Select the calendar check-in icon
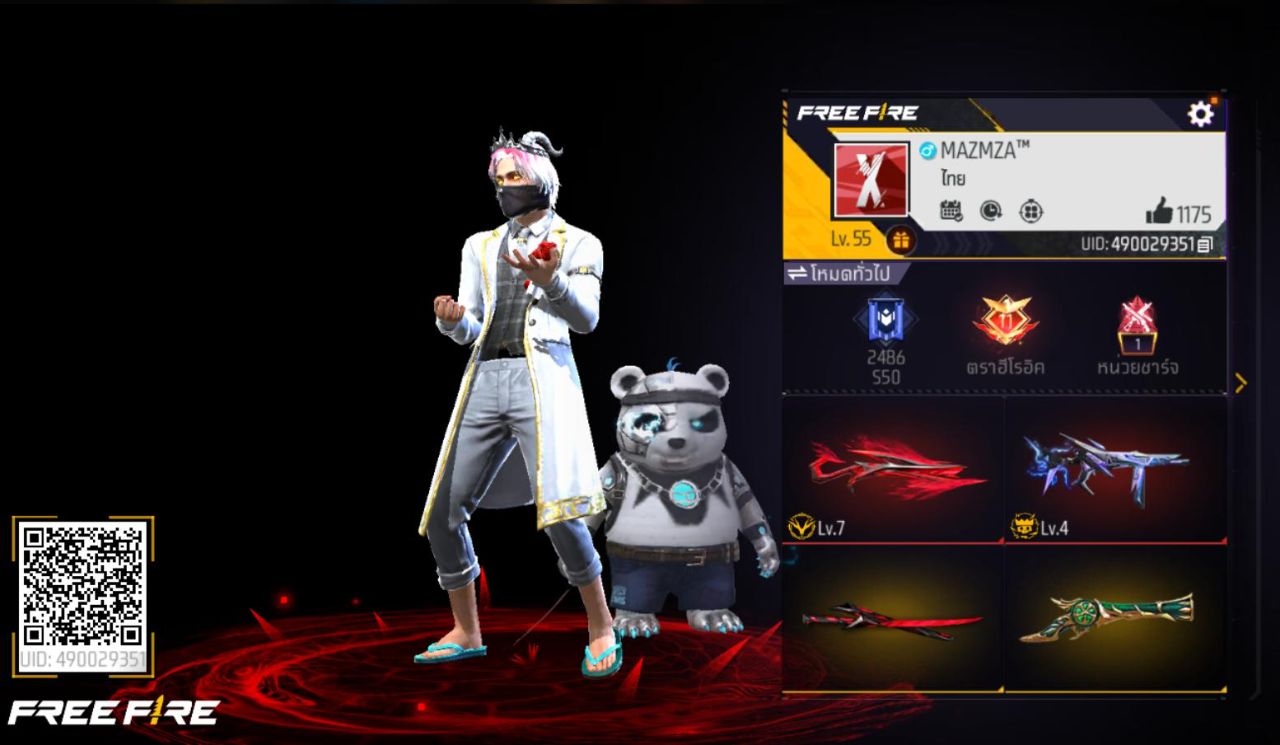The image size is (1280, 745). 949,209
